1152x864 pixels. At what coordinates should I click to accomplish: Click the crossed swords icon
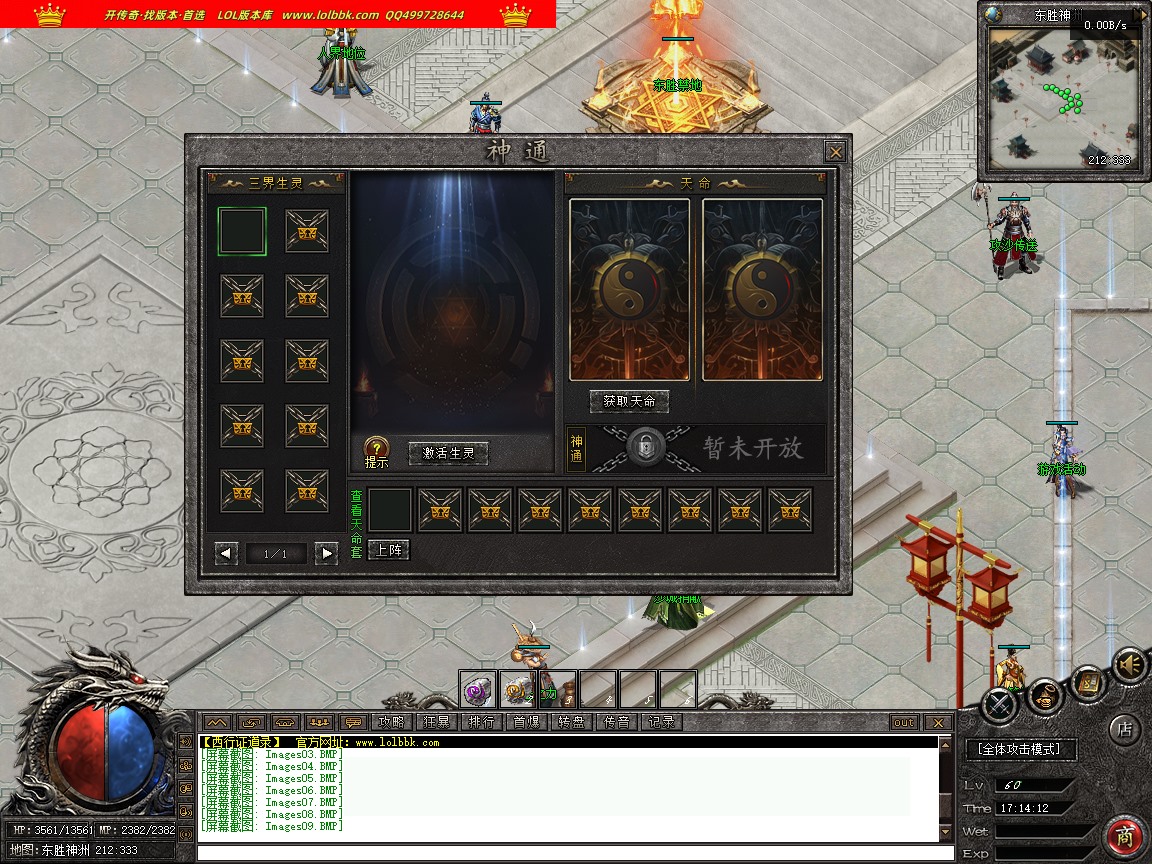point(999,705)
